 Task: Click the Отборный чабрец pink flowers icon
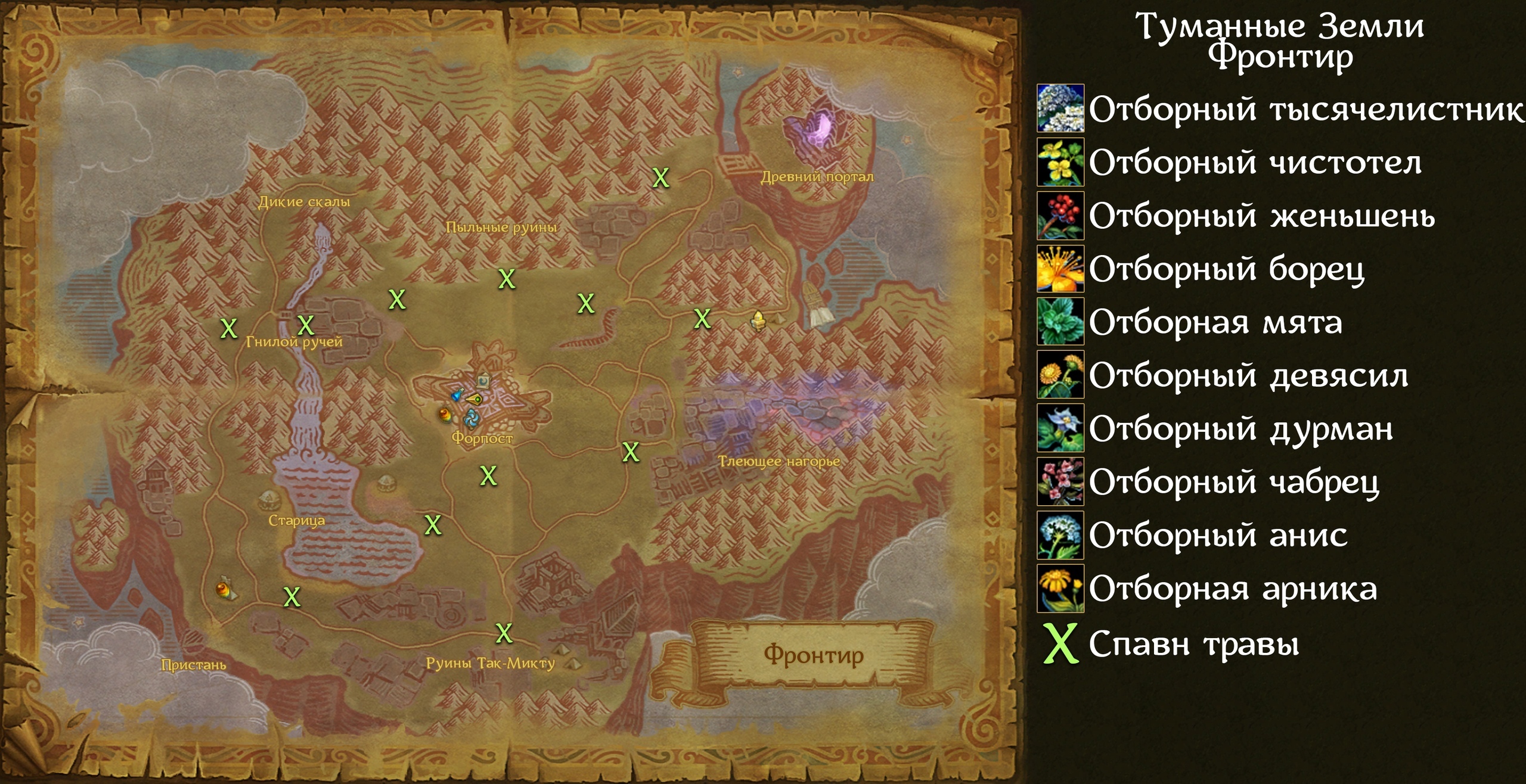point(1060,481)
